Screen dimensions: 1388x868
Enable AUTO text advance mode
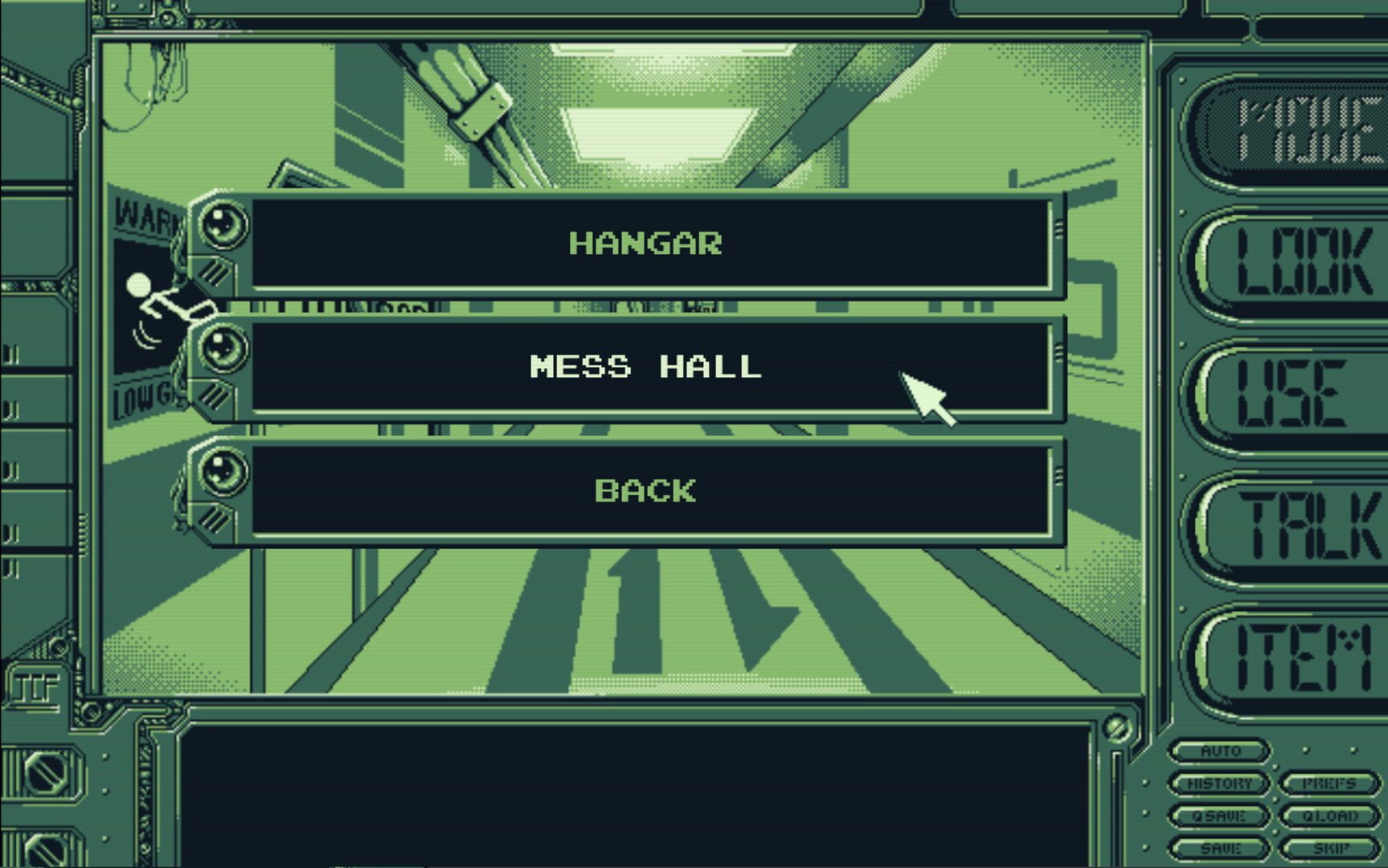pyautogui.click(x=1222, y=750)
